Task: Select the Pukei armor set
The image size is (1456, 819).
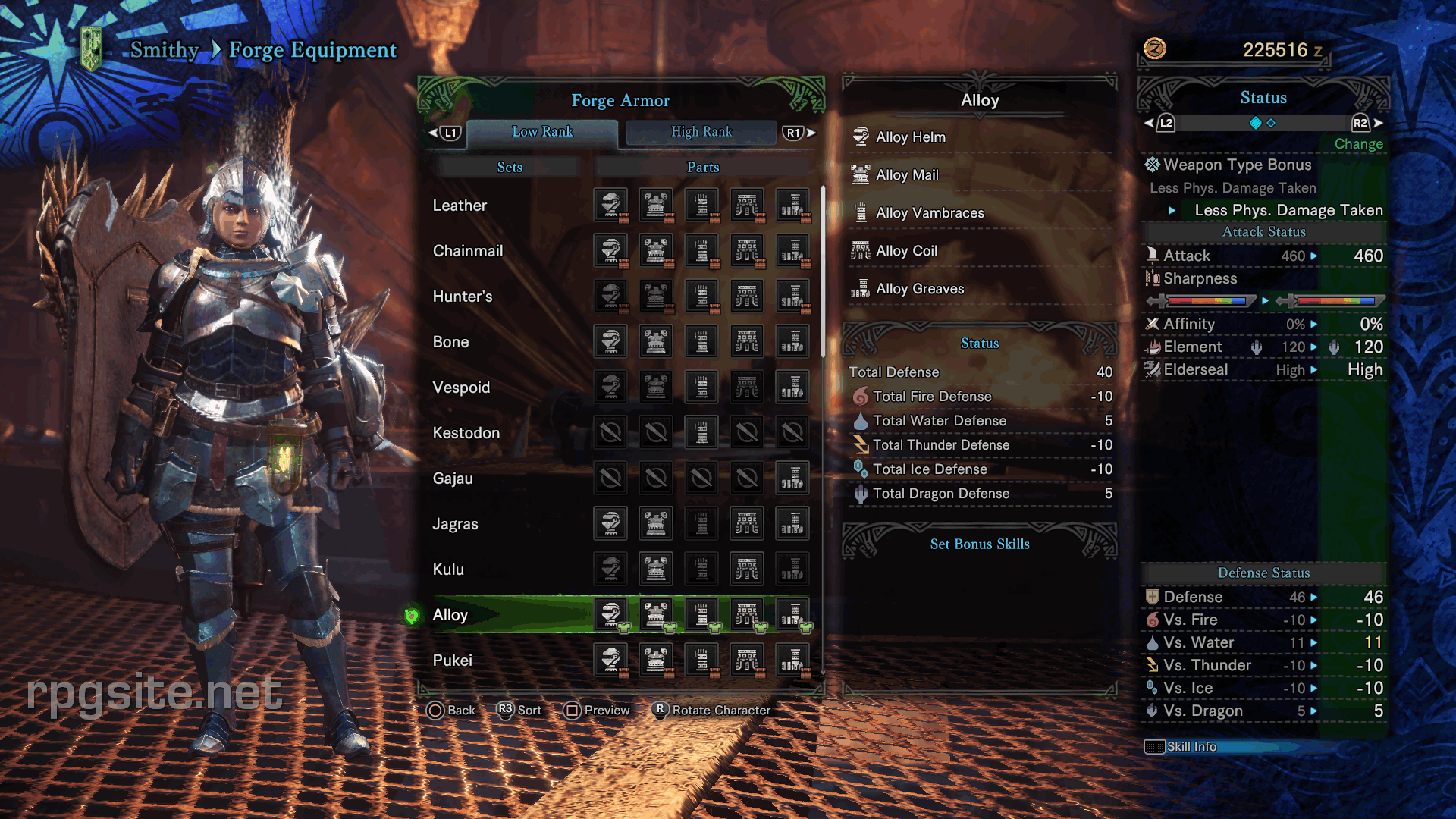Action: point(452,661)
